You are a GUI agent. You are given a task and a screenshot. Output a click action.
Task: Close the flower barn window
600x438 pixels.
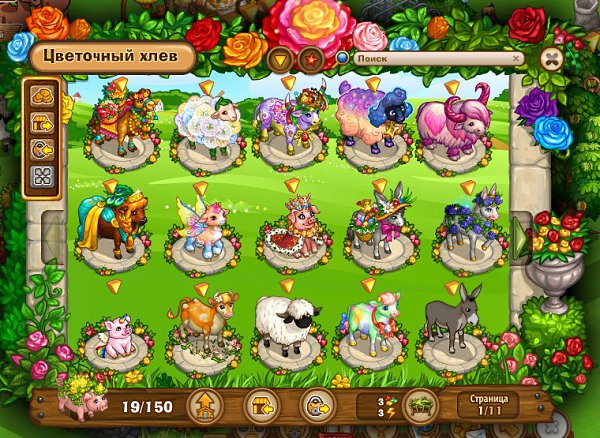[x=551, y=59]
